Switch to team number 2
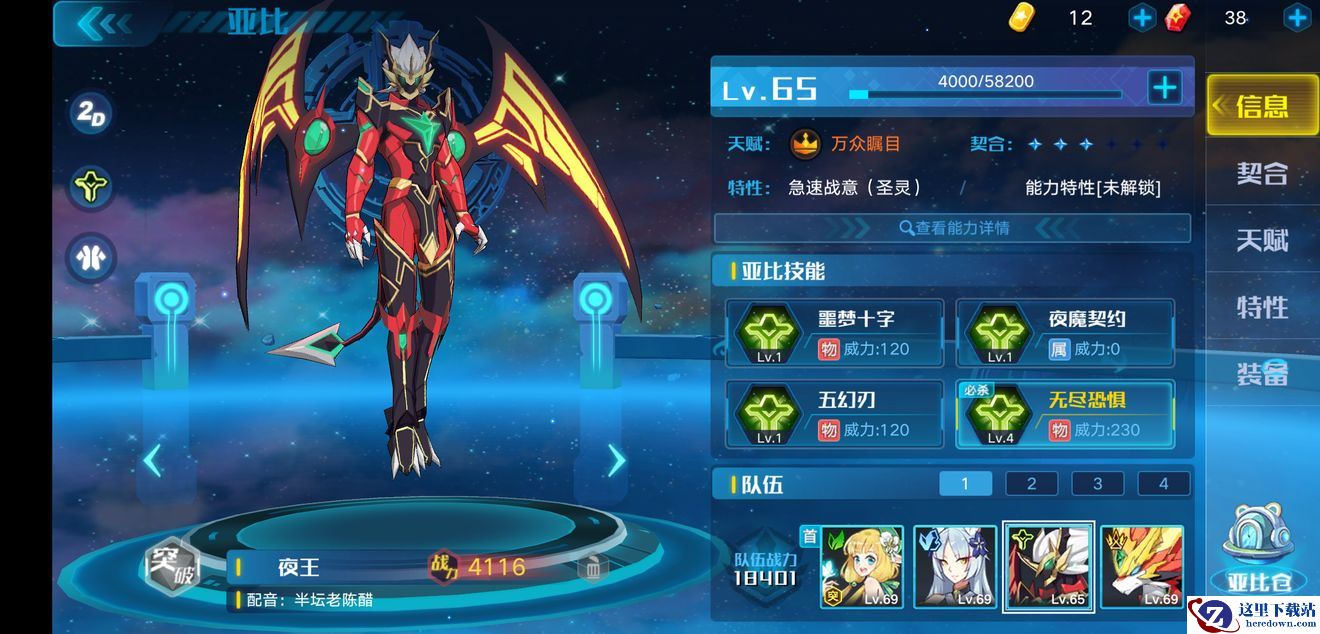The image size is (1320, 634). (1031, 484)
